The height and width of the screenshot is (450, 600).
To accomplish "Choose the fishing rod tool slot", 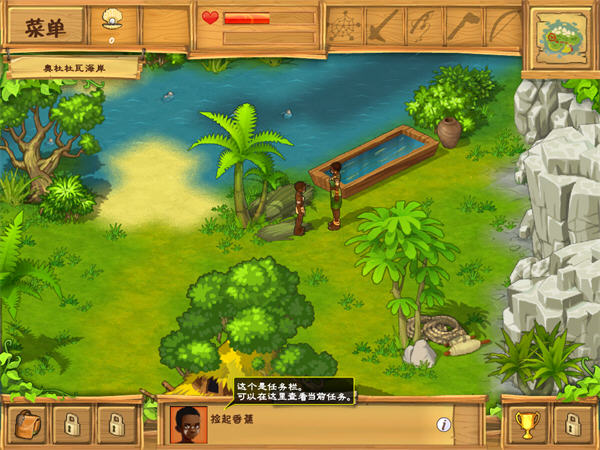I will pyautogui.click(x=423, y=25).
